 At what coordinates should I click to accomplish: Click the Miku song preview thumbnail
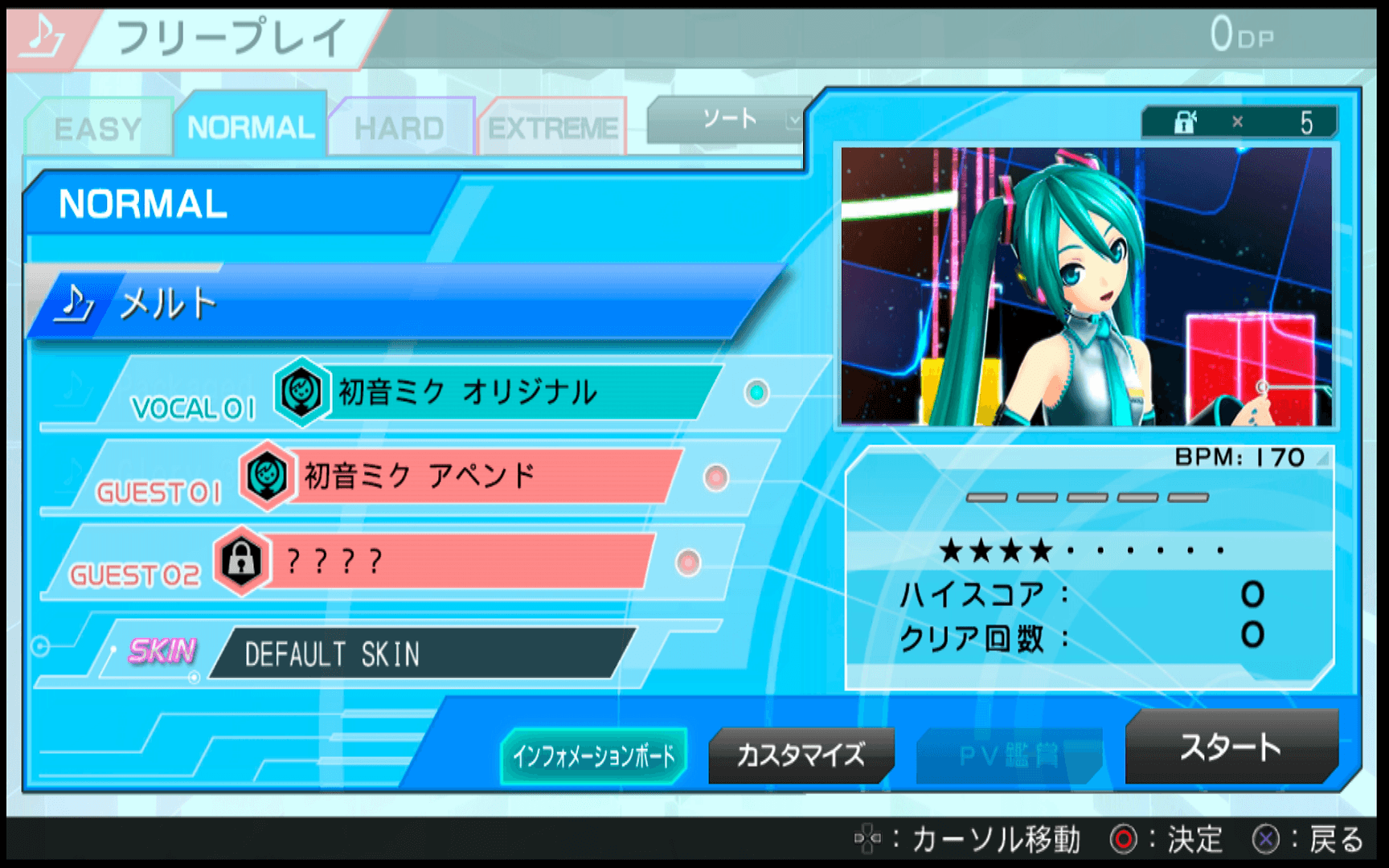click(1086, 286)
